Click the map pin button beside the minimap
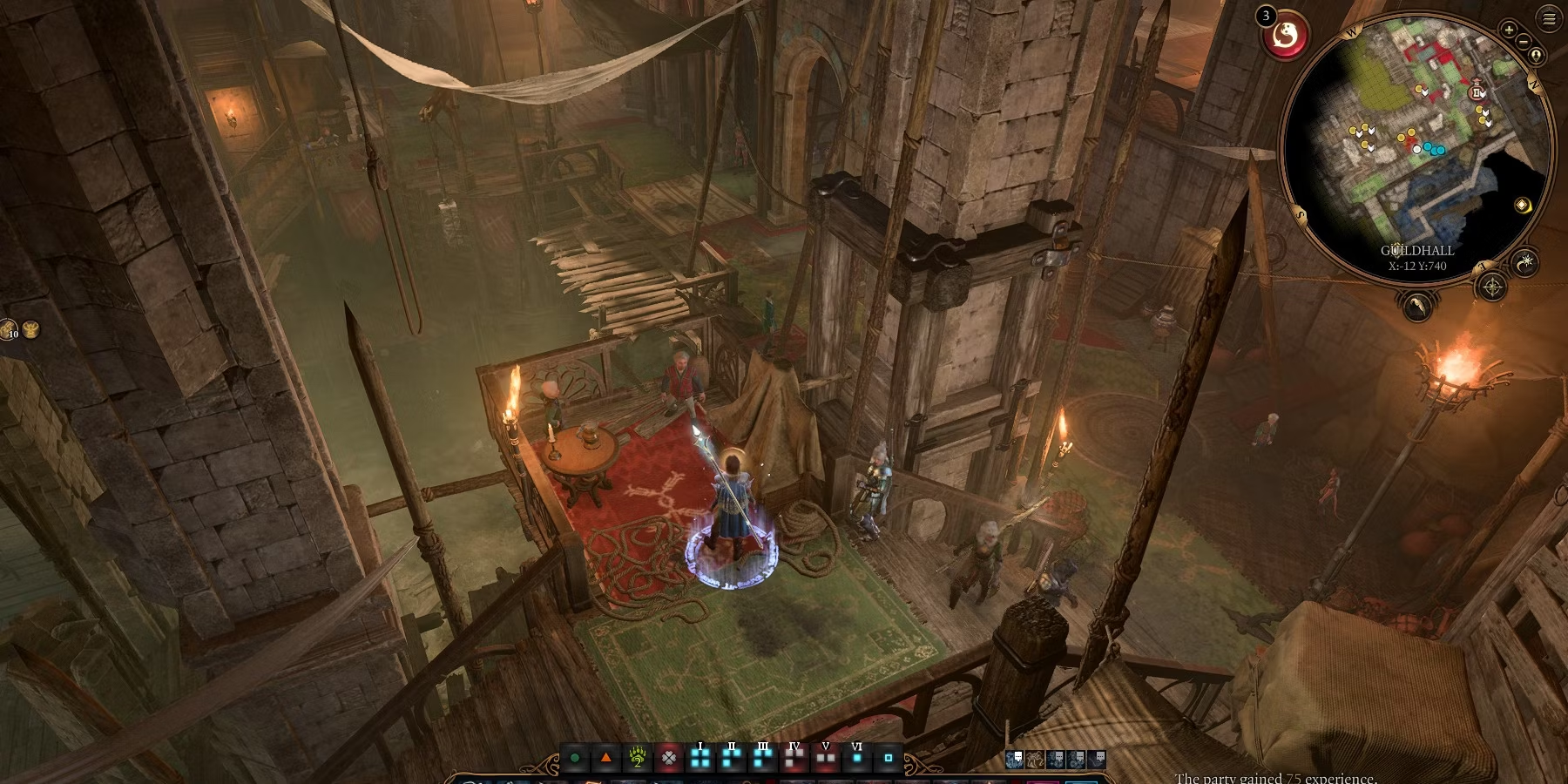The width and height of the screenshot is (1568, 784). pyautogui.click(x=1536, y=56)
